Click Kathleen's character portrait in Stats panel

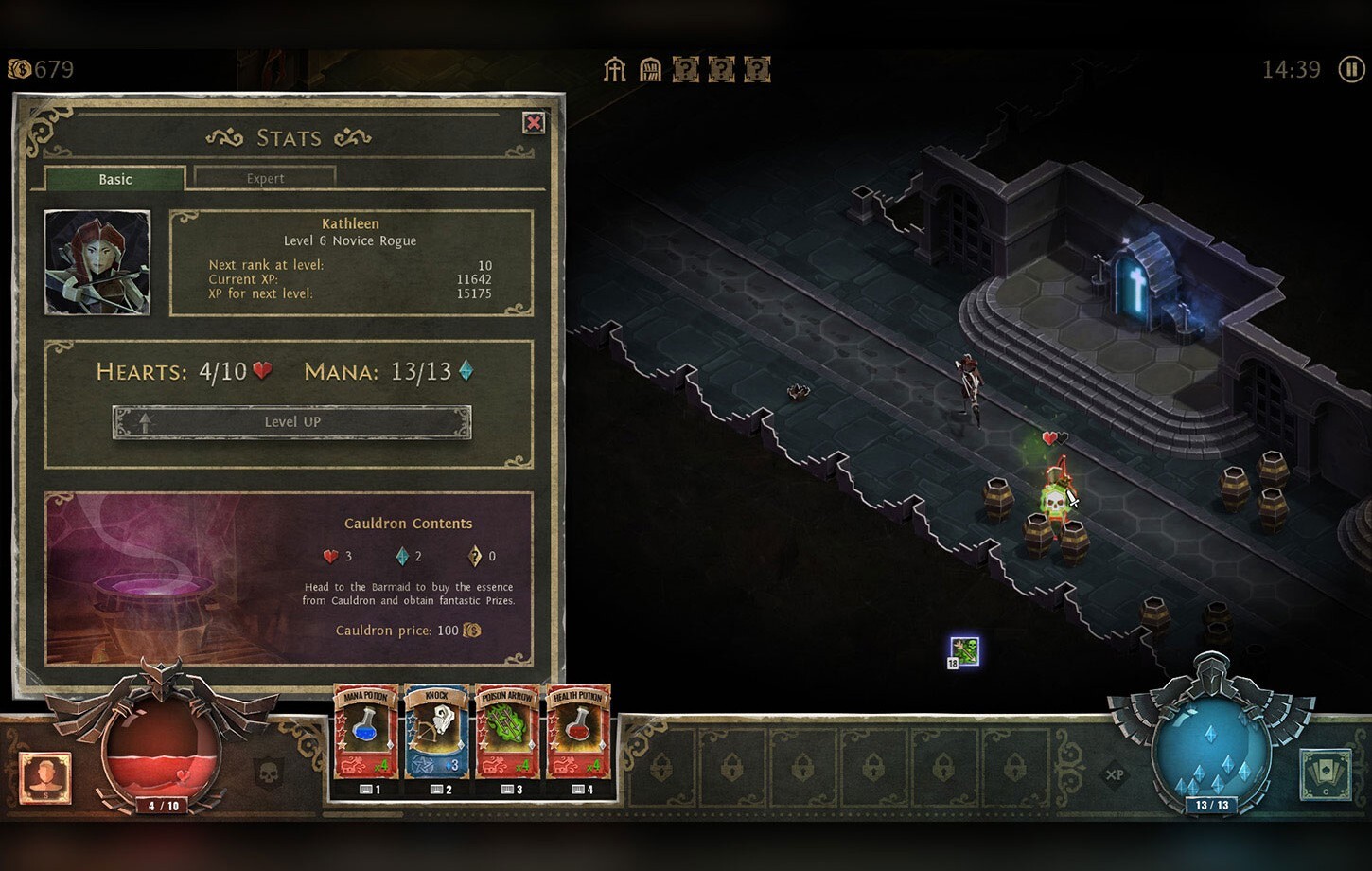pyautogui.click(x=97, y=262)
